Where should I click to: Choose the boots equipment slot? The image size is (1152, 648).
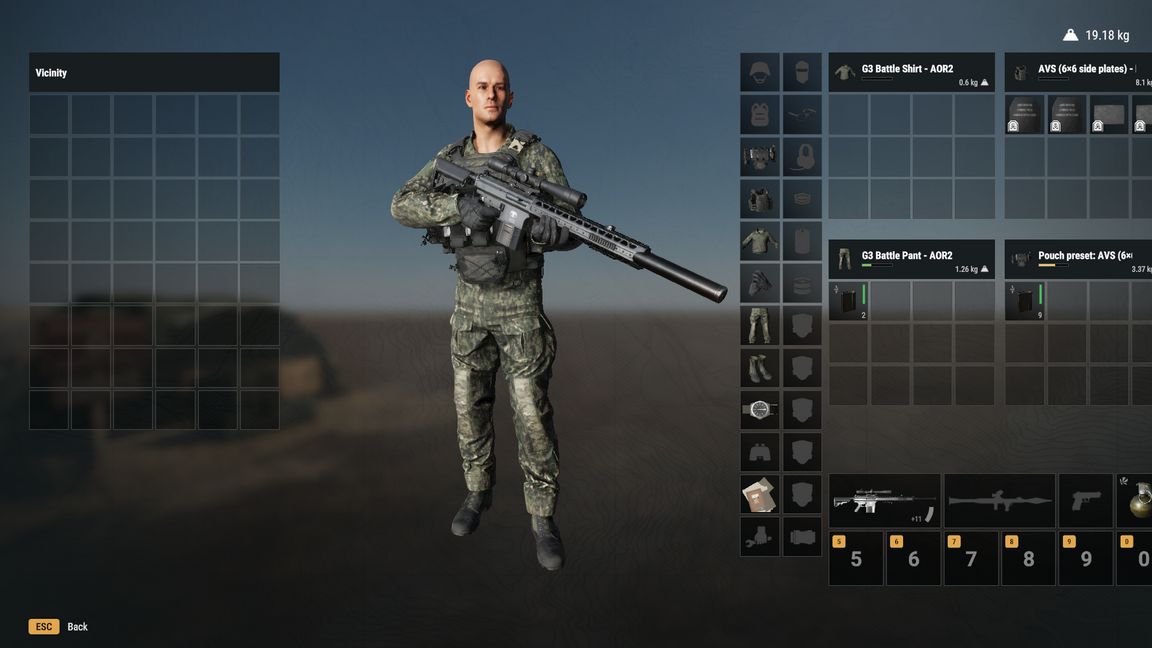tap(760, 368)
